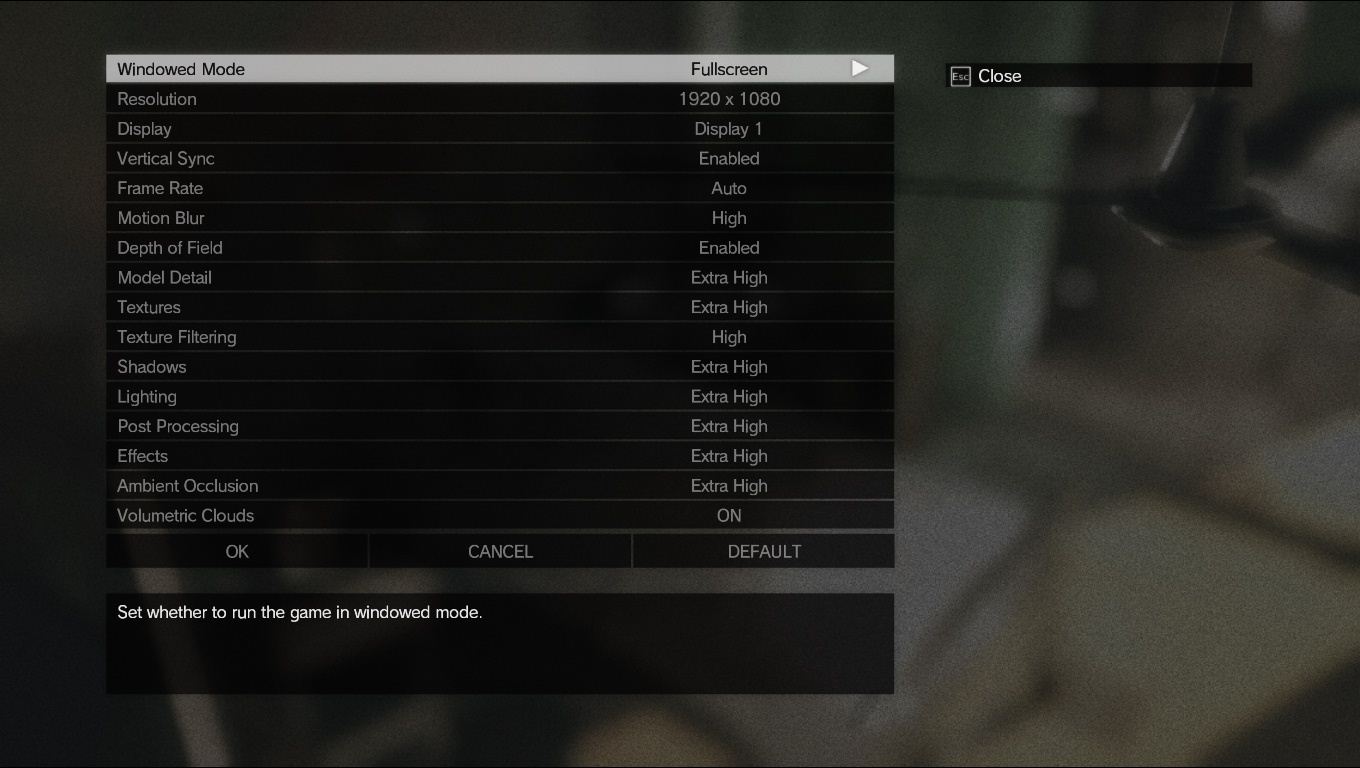Confirm settings with the OK button
This screenshot has width=1360, height=768.
[x=237, y=551]
